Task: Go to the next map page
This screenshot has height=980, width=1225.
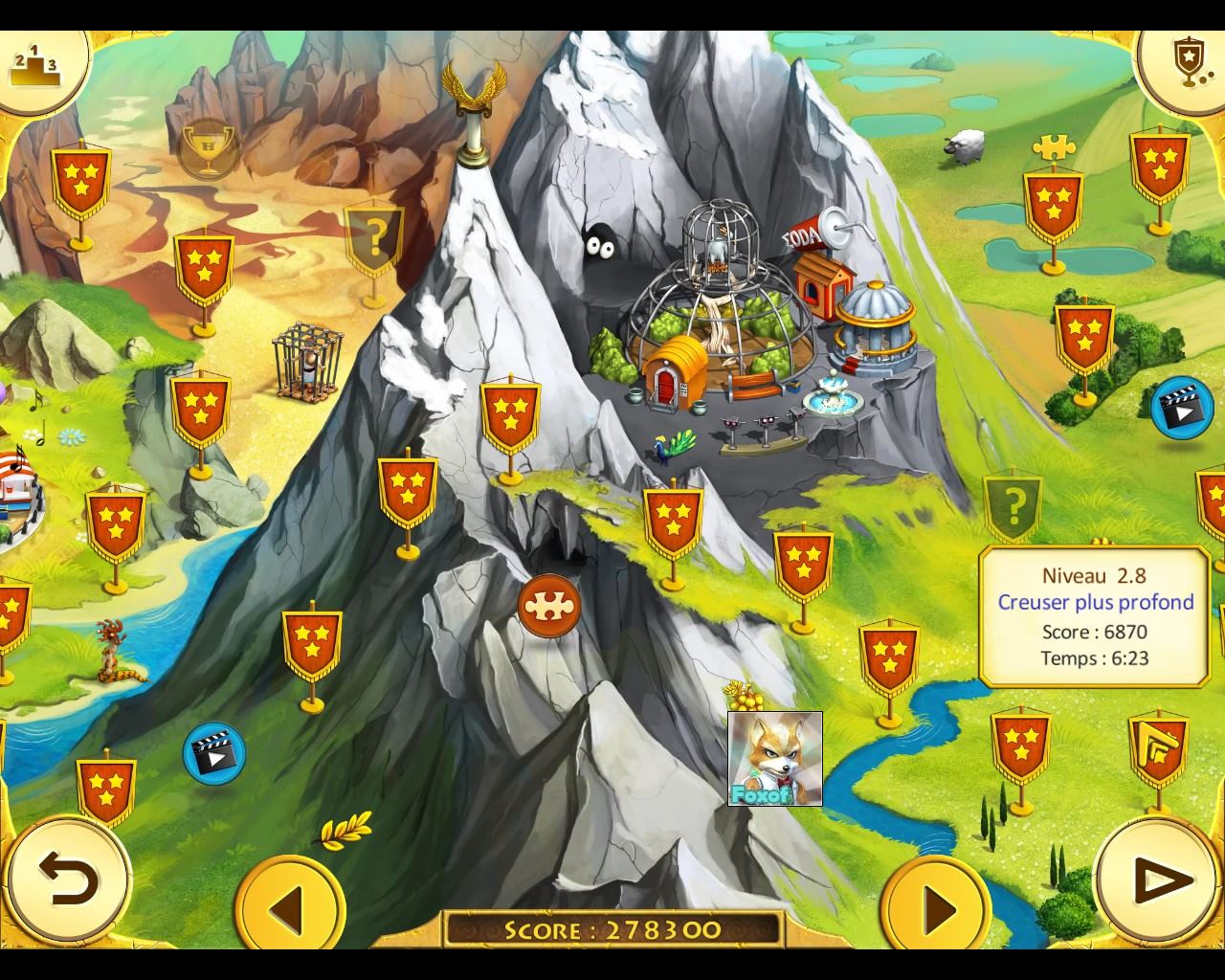Action: [x=936, y=905]
